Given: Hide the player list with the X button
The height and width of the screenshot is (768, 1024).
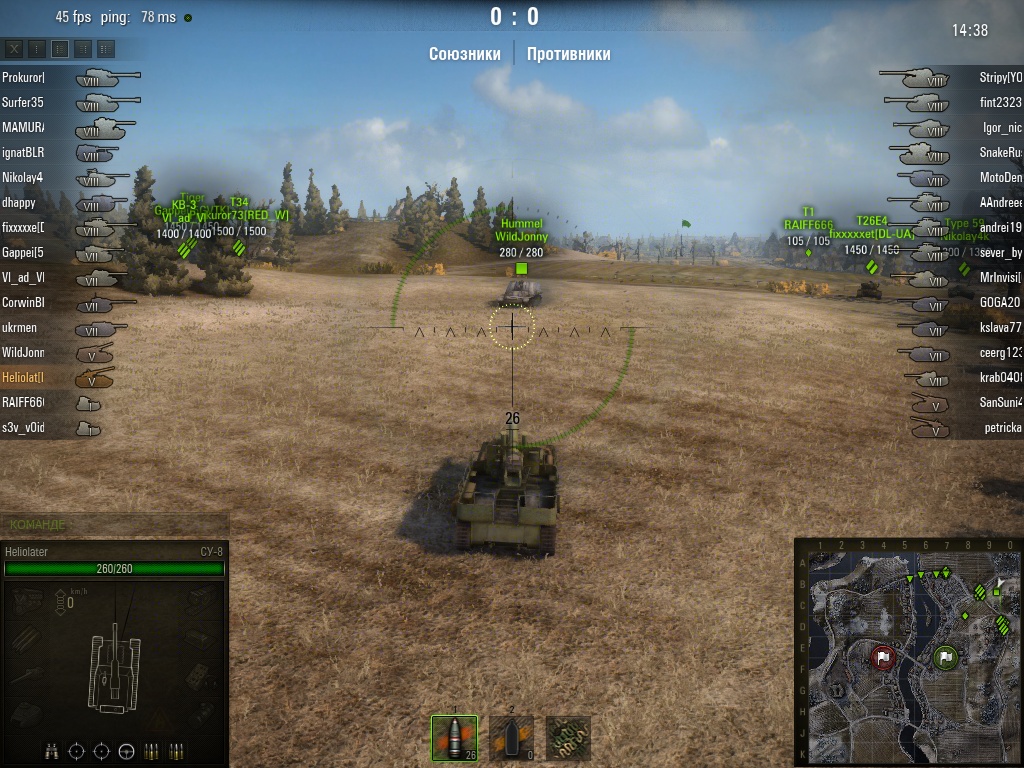Looking at the screenshot, I should click(x=15, y=48).
